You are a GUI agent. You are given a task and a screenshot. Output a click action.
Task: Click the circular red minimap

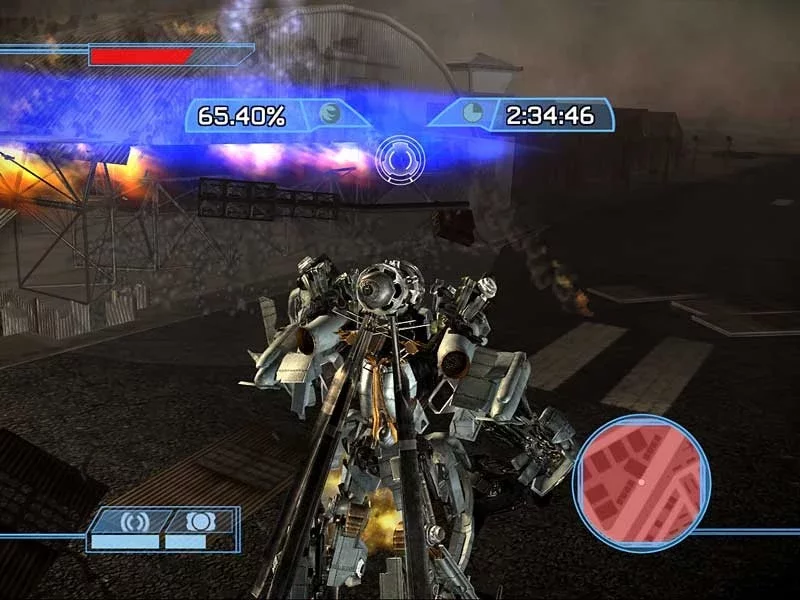point(641,483)
